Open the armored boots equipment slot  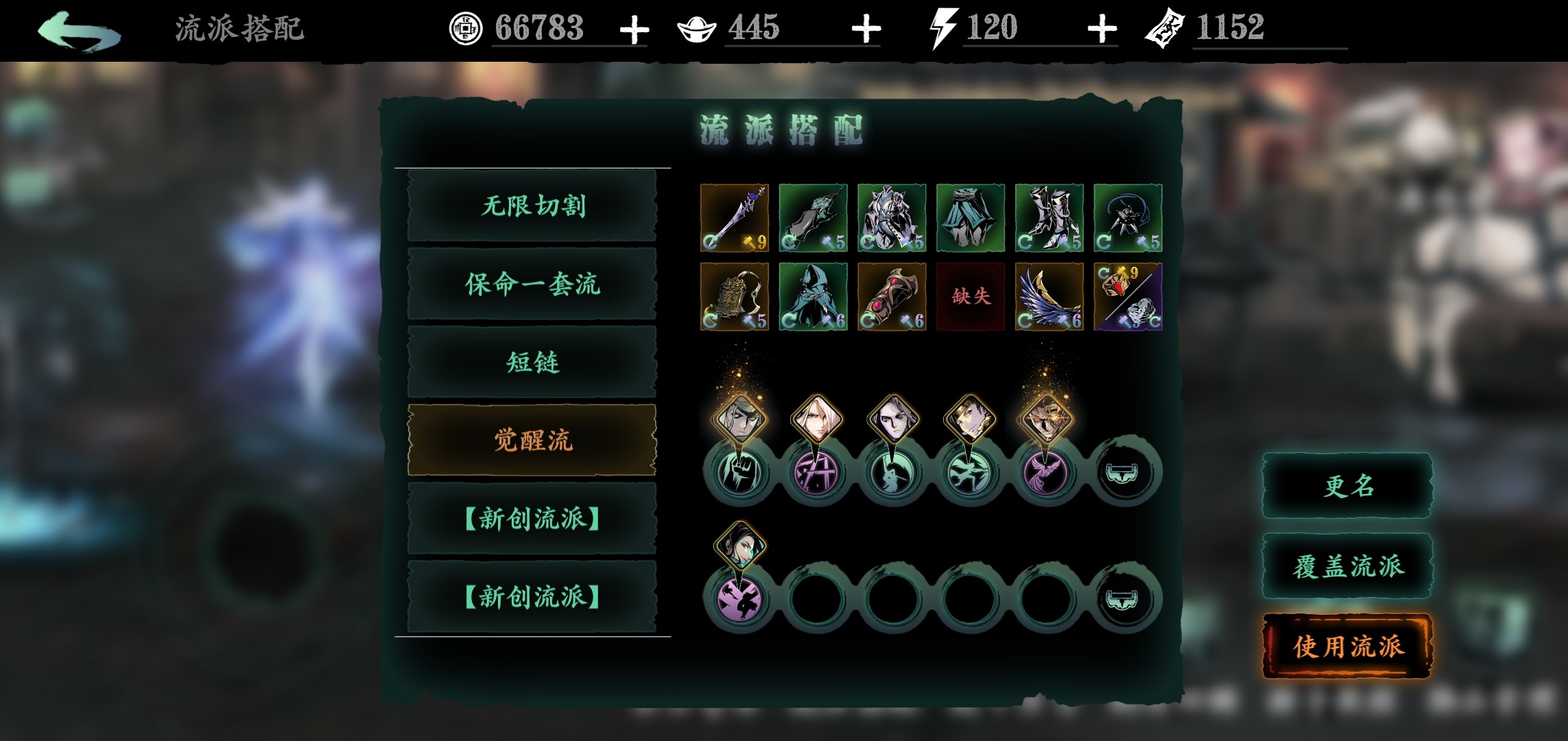[x=1049, y=217]
